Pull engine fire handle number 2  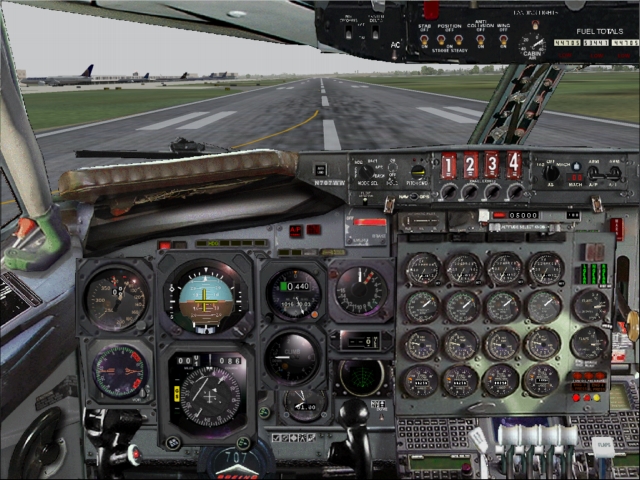point(471,165)
